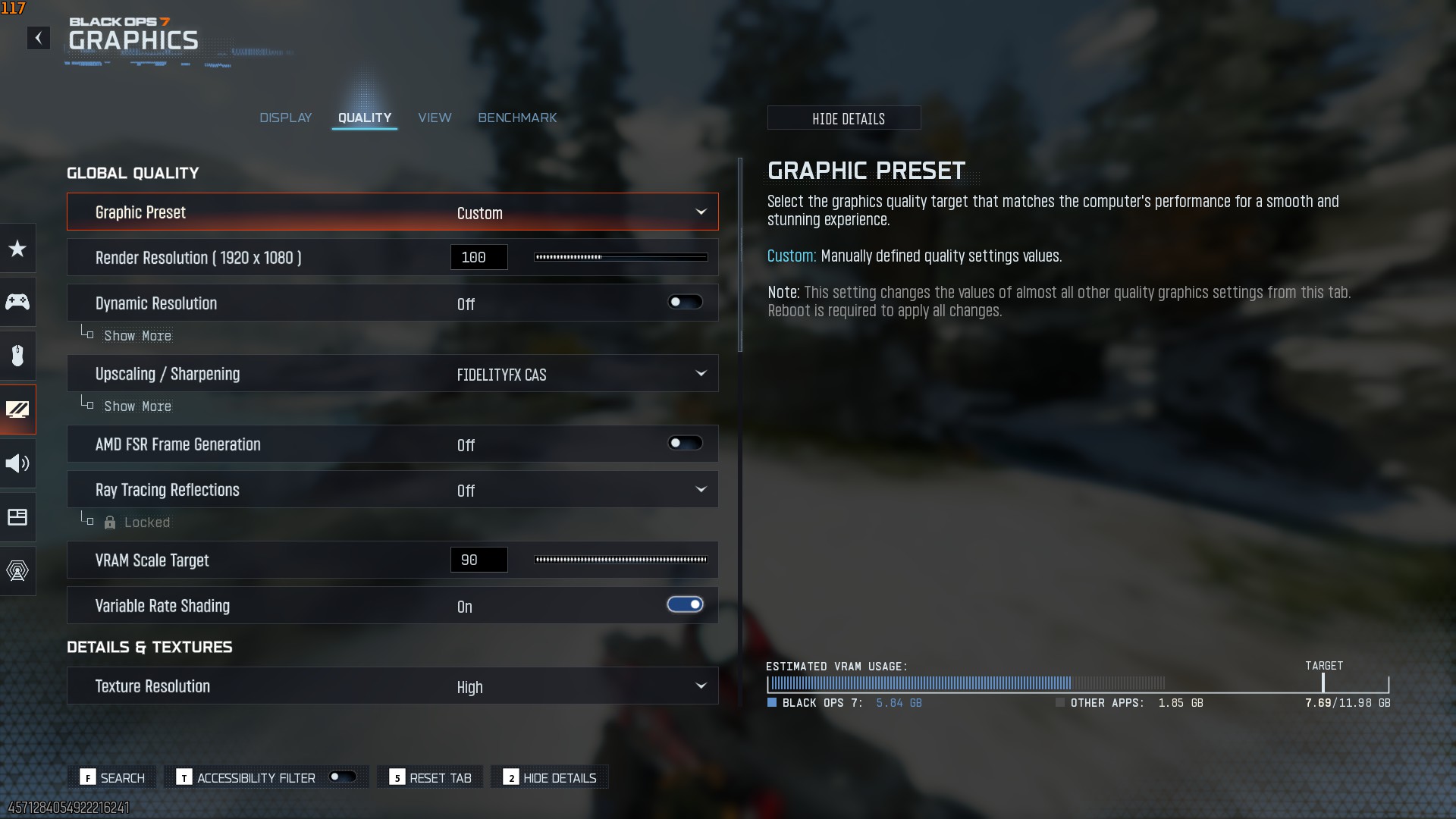Turn off Variable Rate Shading
This screenshot has height=819, width=1456.
tap(685, 605)
